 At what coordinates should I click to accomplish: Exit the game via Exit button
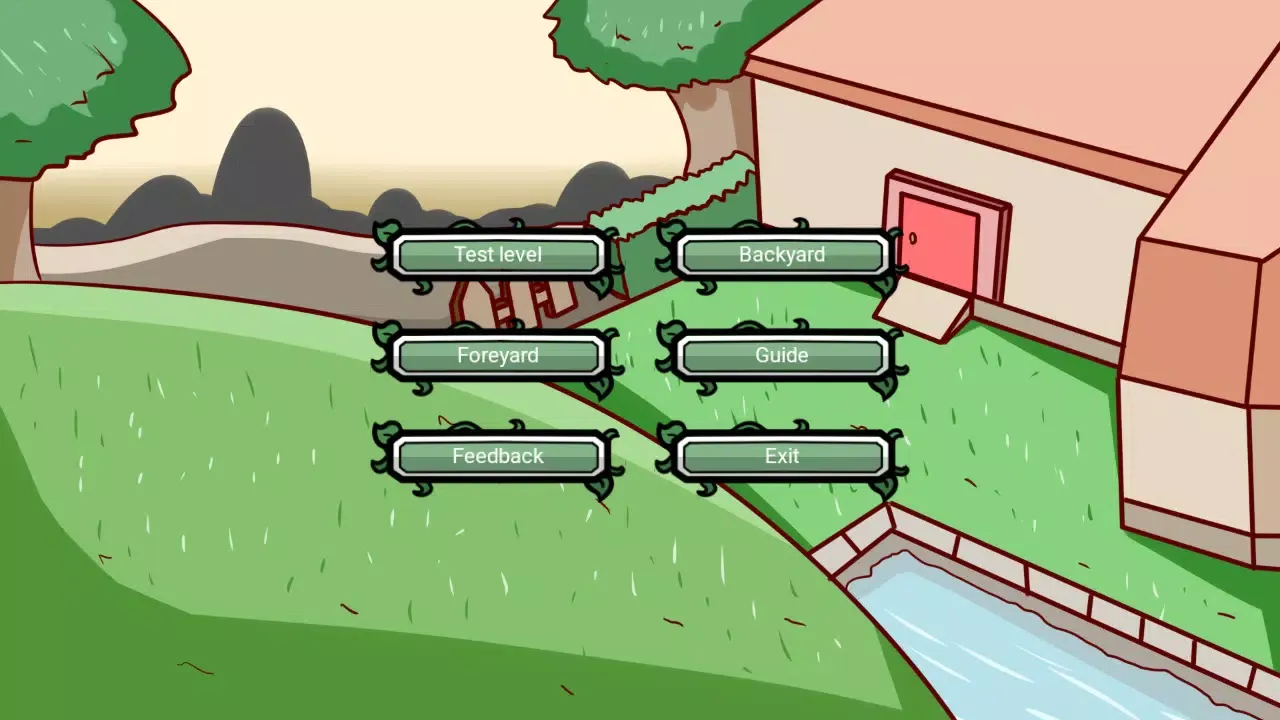pyautogui.click(x=782, y=456)
